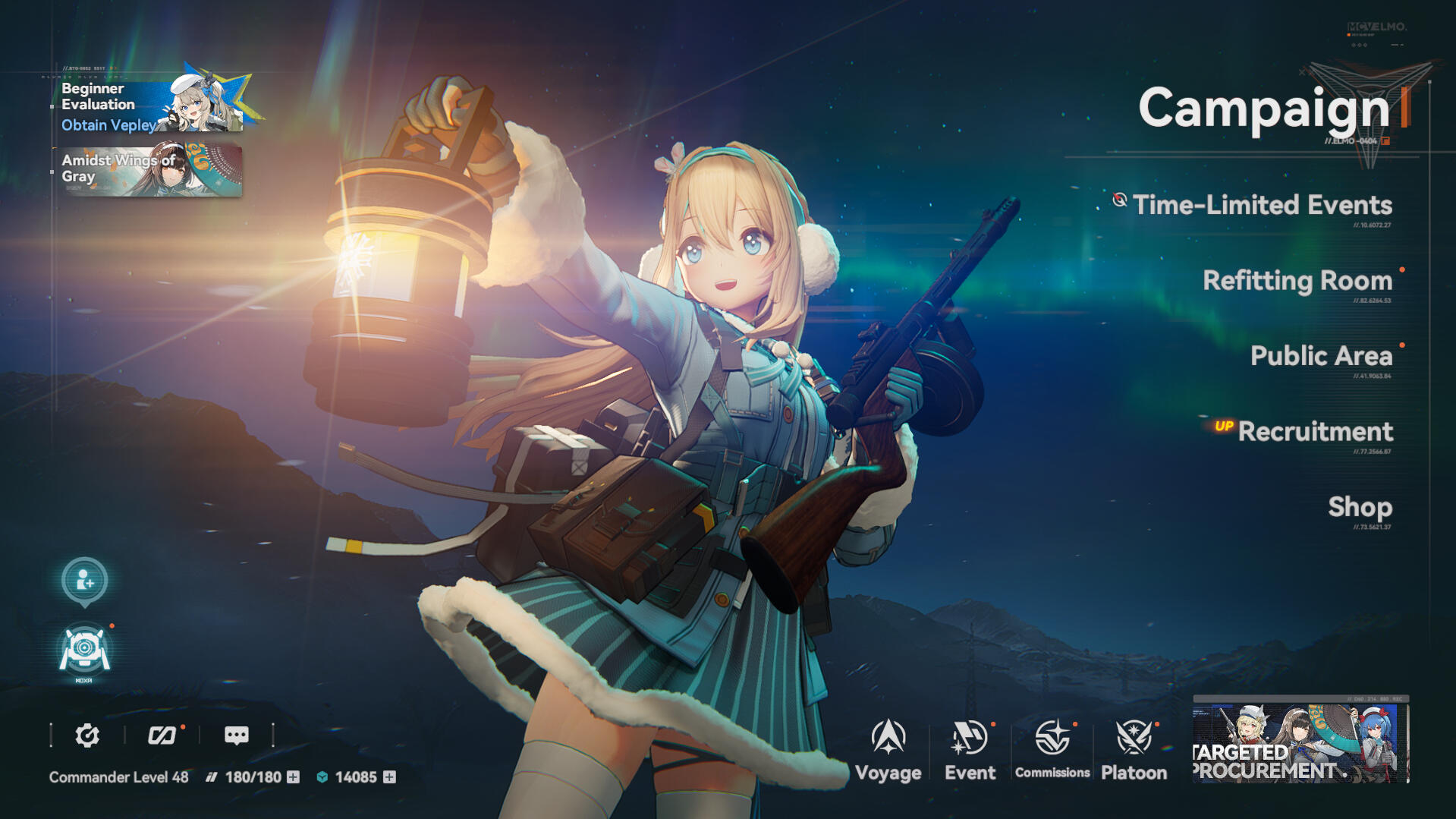This screenshot has width=1456, height=819.
Task: Add currency with the plus button beside 14085
Action: coord(389,776)
